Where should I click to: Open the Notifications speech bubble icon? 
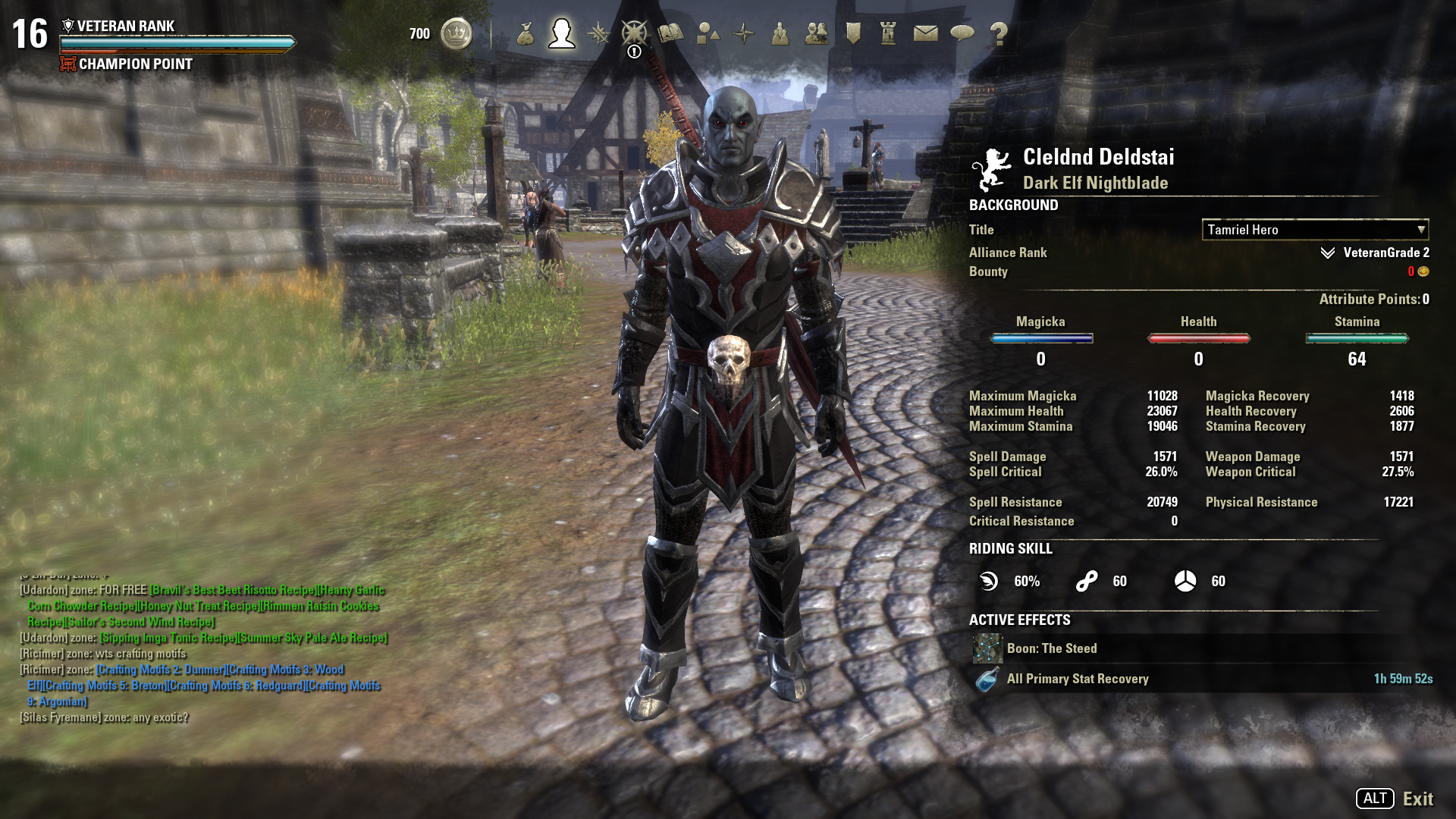[962, 33]
